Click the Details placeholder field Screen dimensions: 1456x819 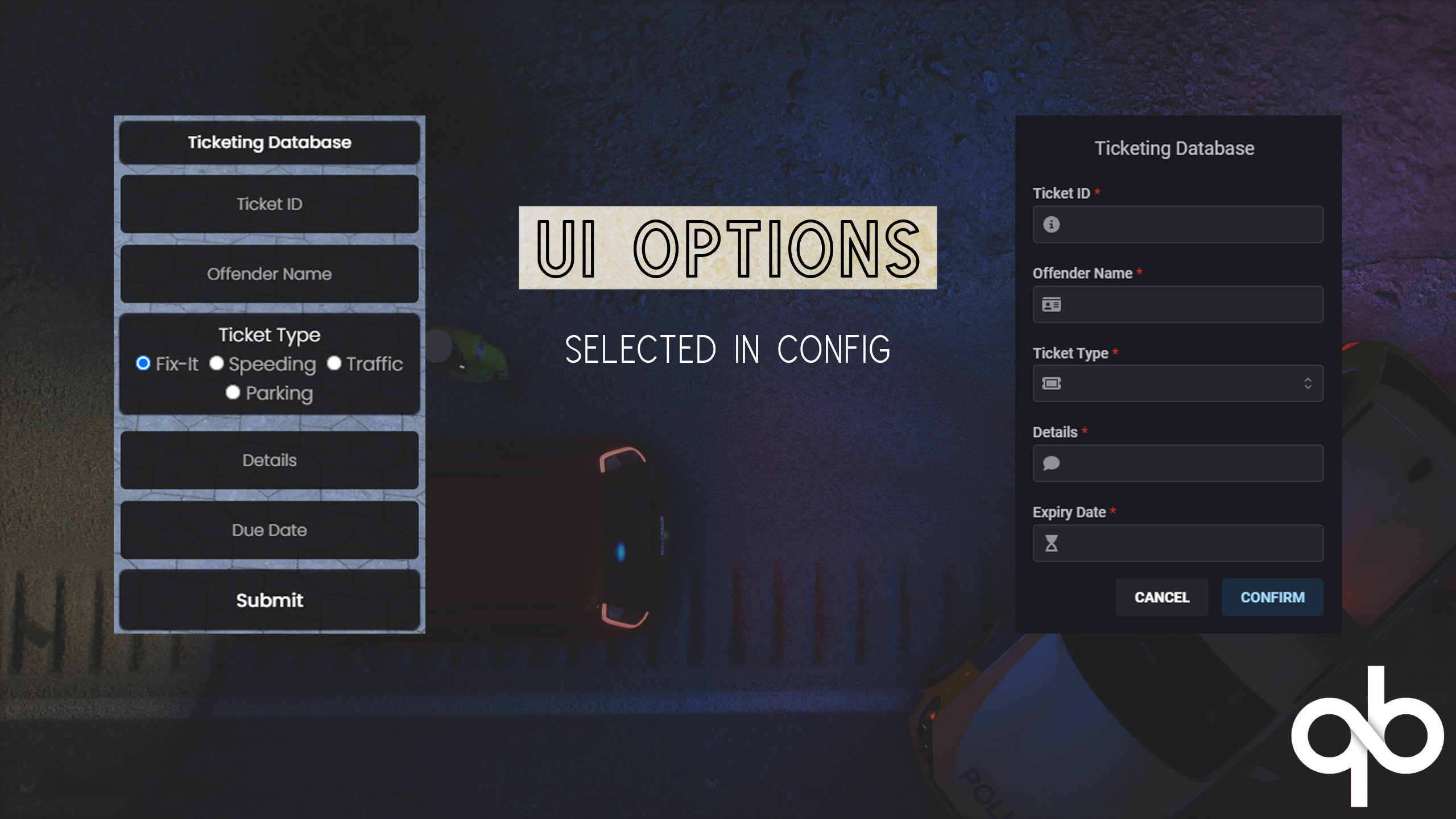[269, 460]
